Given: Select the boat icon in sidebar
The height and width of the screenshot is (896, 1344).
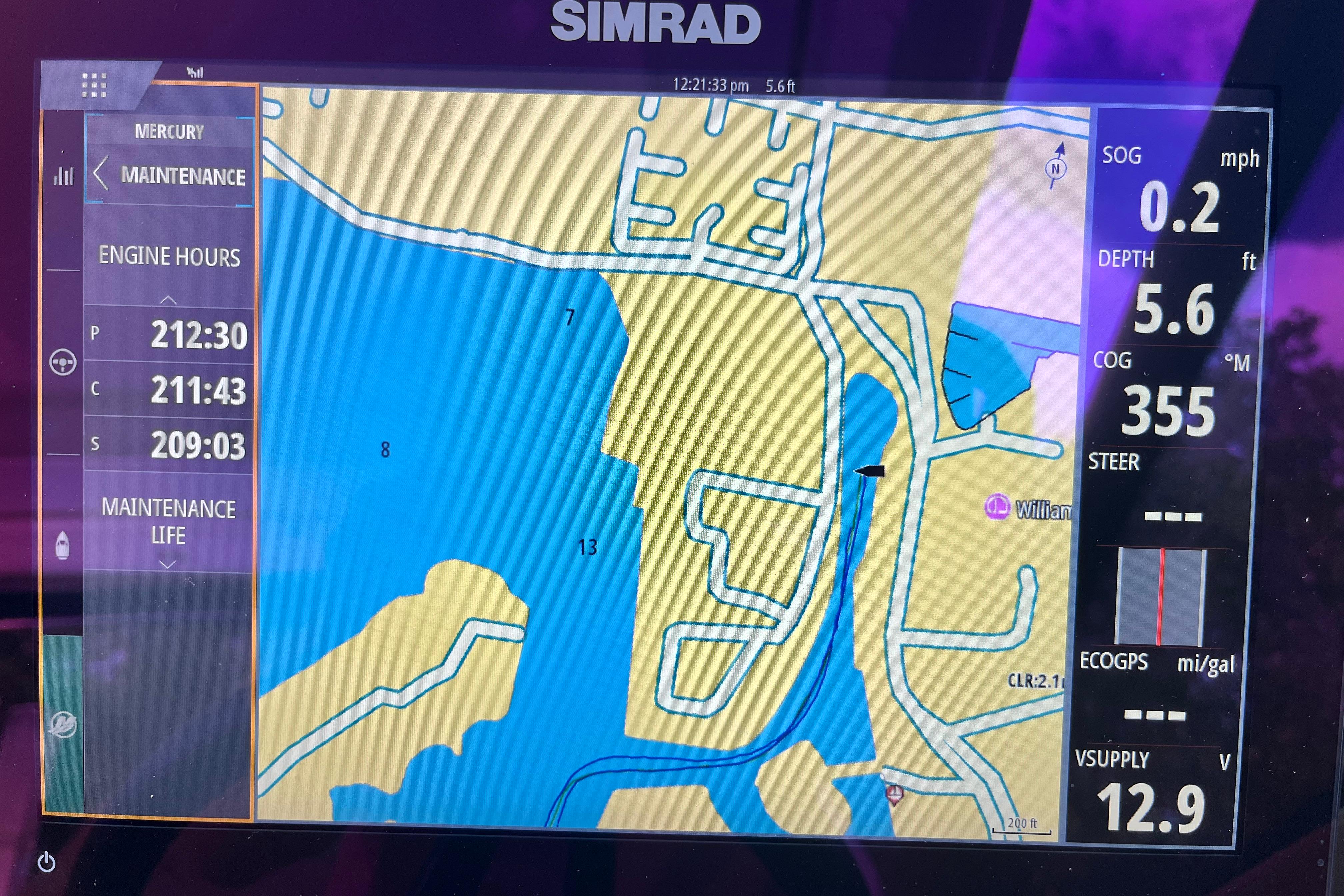Looking at the screenshot, I should coord(63,545).
